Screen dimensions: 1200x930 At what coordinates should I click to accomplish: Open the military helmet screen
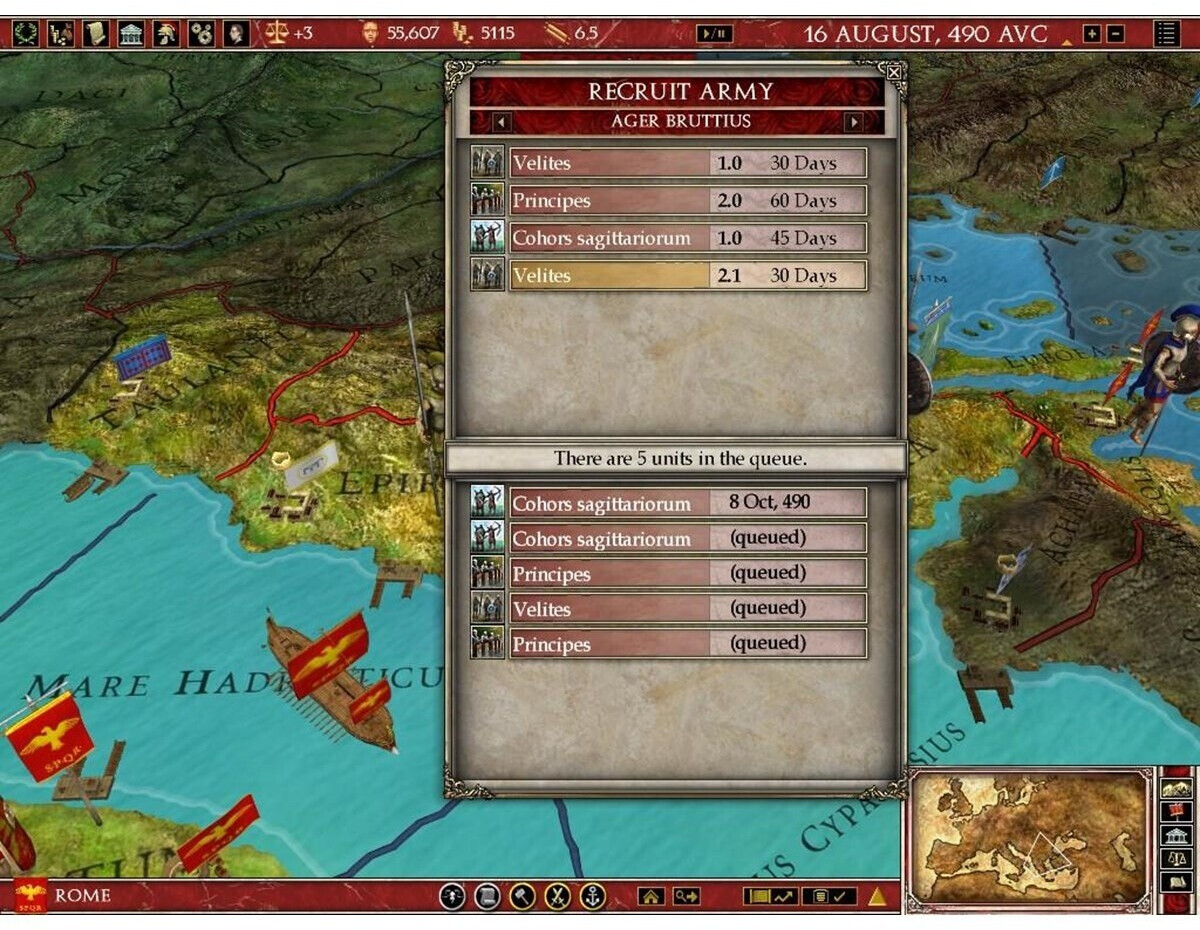coord(166,34)
